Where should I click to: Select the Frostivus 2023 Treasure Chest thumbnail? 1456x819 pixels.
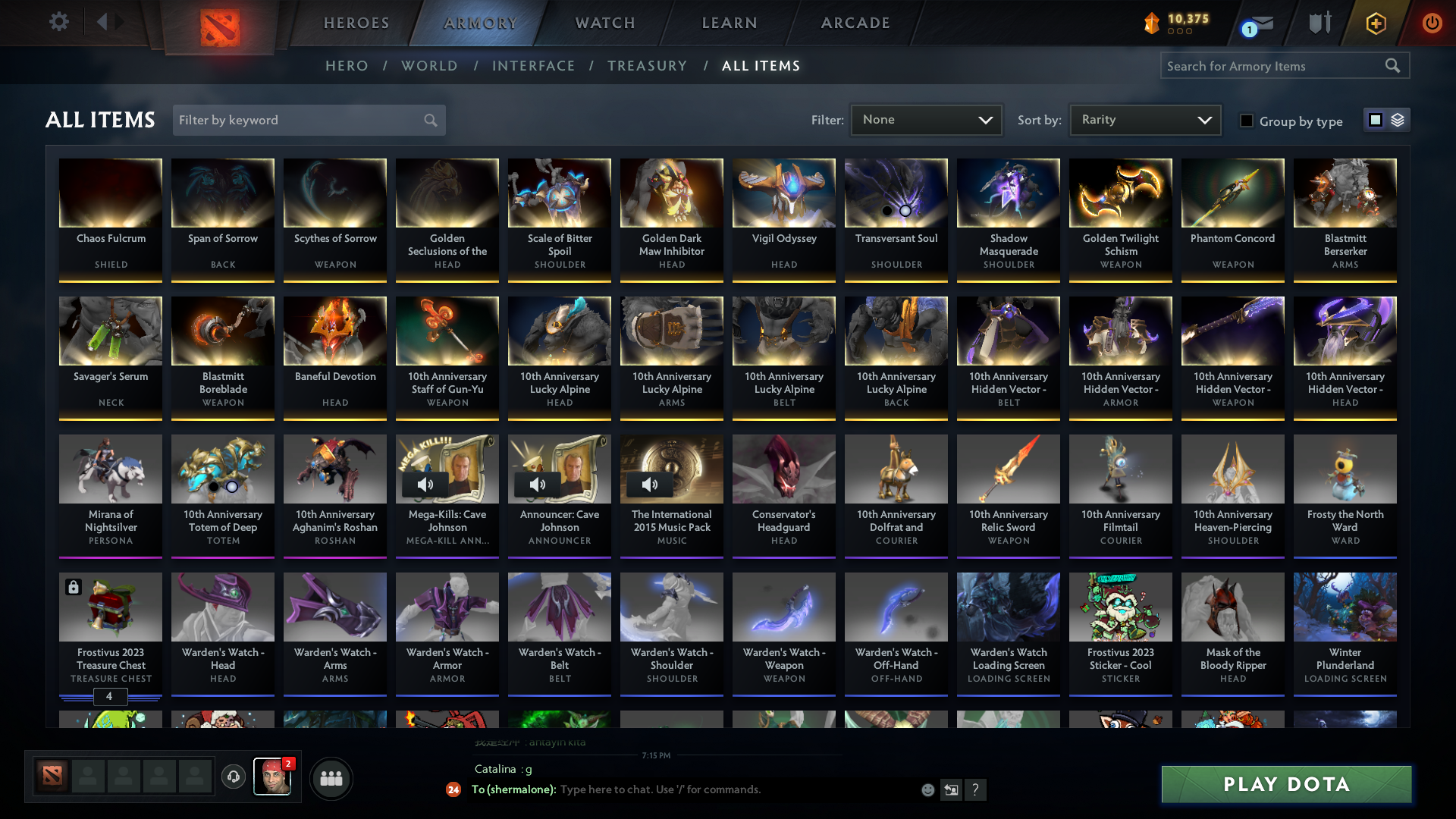click(x=110, y=607)
